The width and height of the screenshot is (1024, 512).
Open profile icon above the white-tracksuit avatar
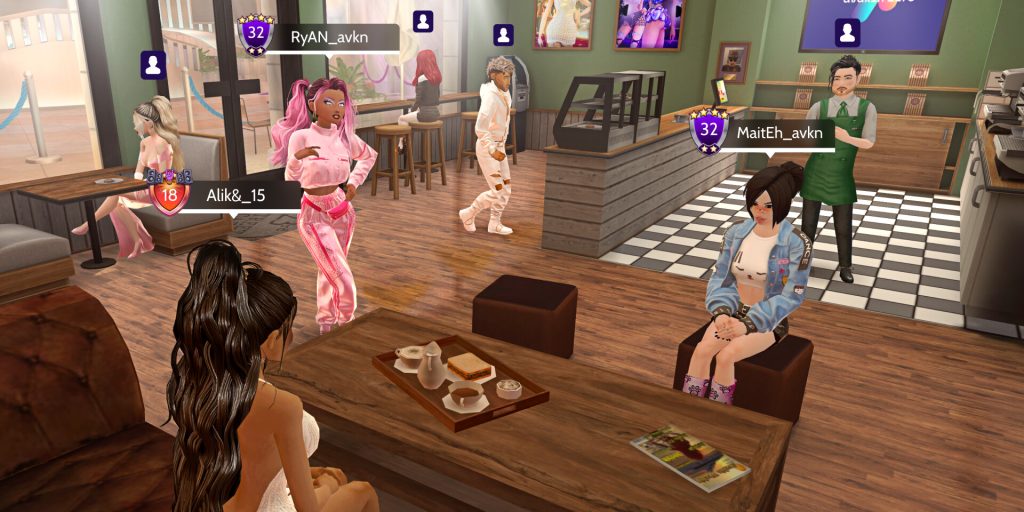[x=504, y=36]
